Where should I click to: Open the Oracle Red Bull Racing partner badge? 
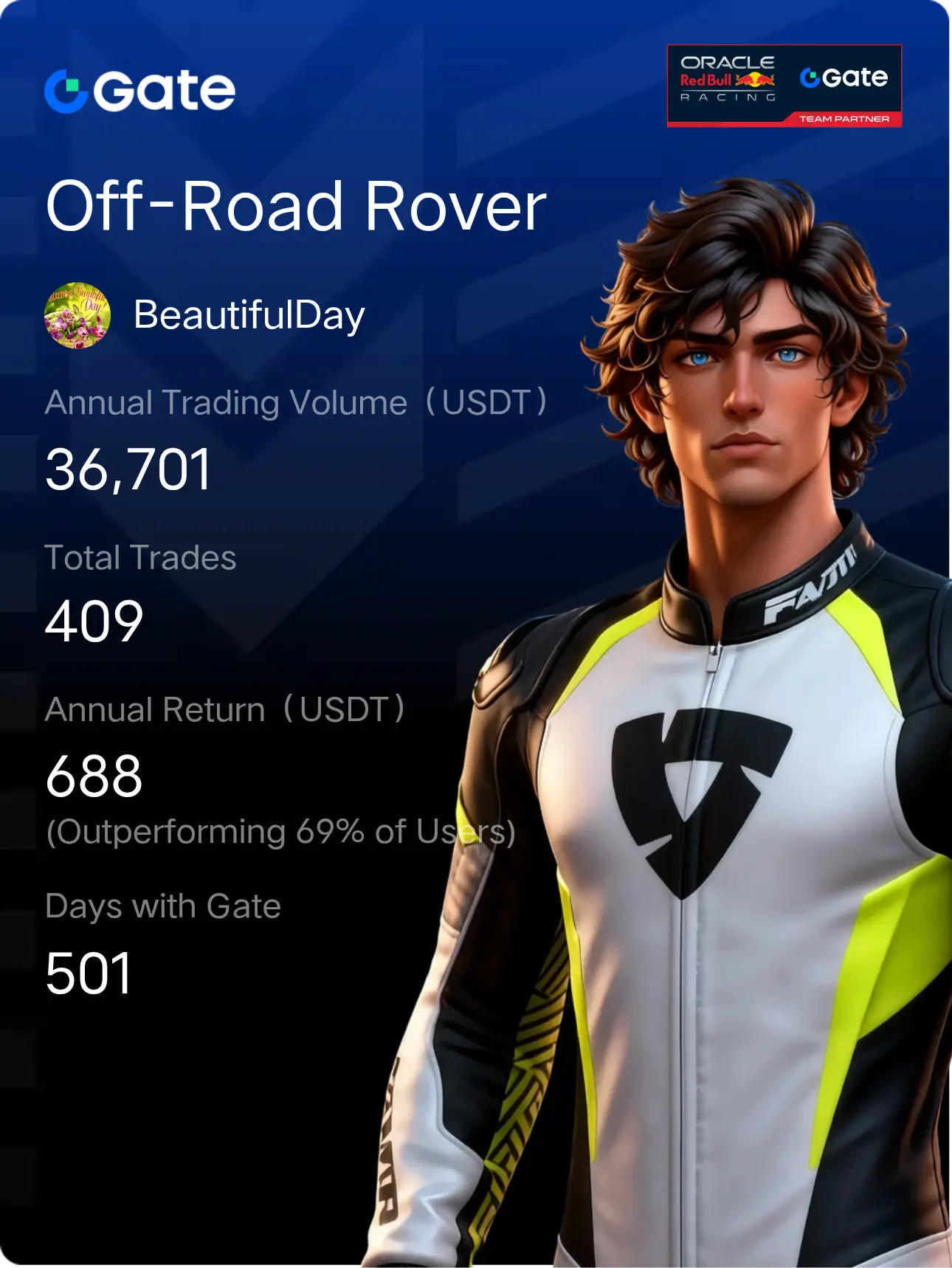click(784, 86)
